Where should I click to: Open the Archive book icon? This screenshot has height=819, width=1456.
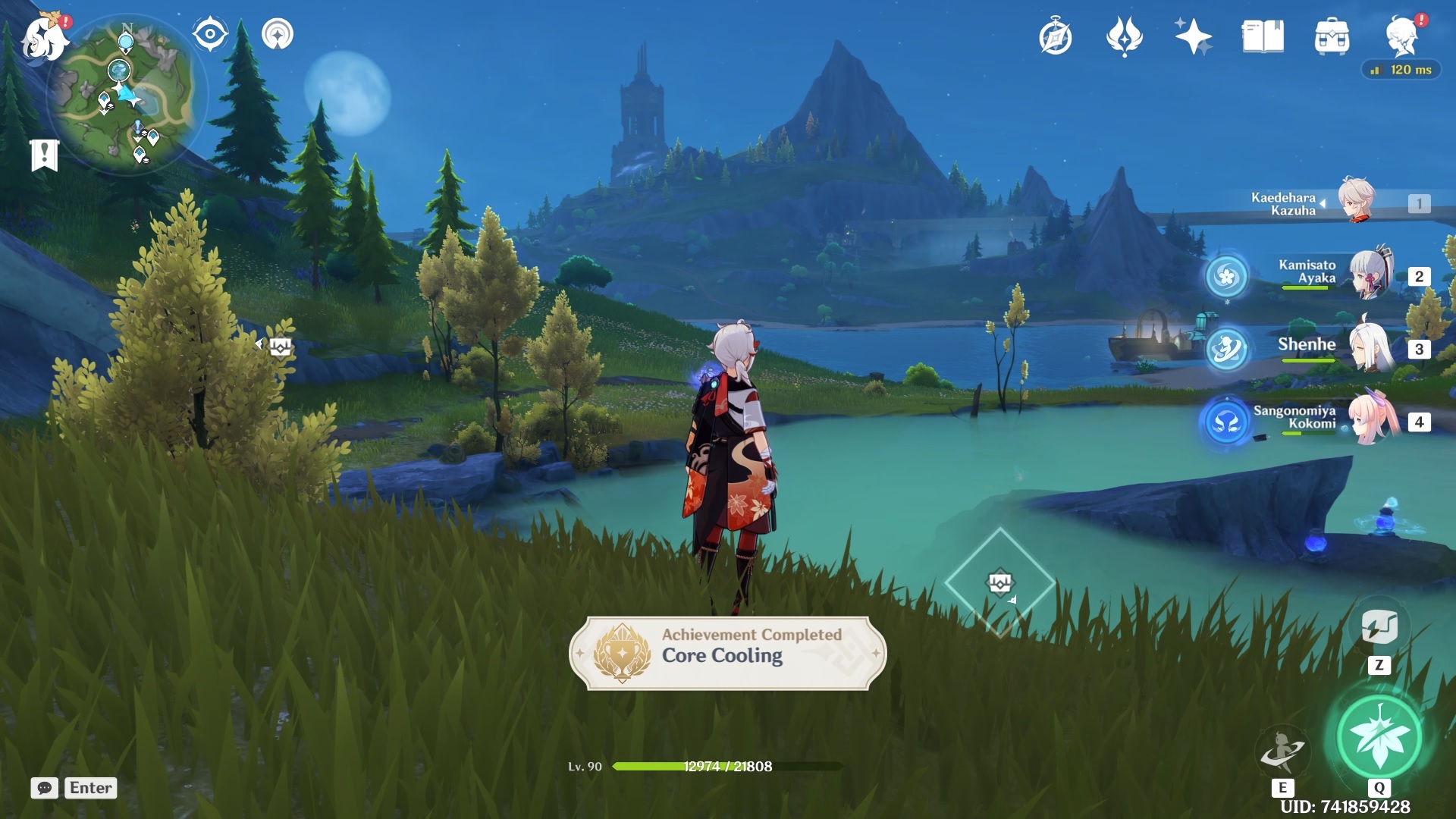click(1261, 35)
